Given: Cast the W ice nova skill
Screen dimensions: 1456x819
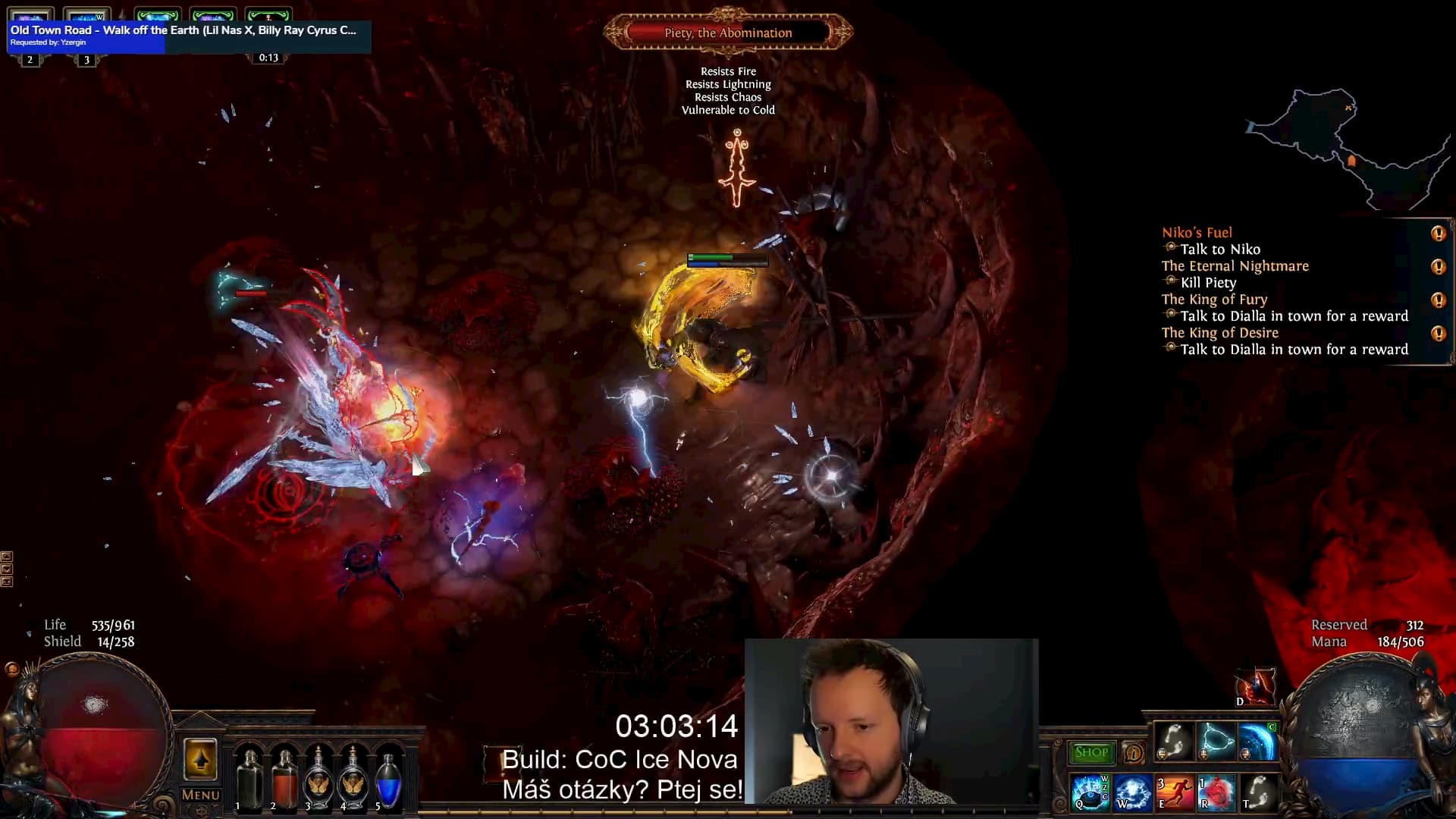Looking at the screenshot, I should (x=1131, y=792).
